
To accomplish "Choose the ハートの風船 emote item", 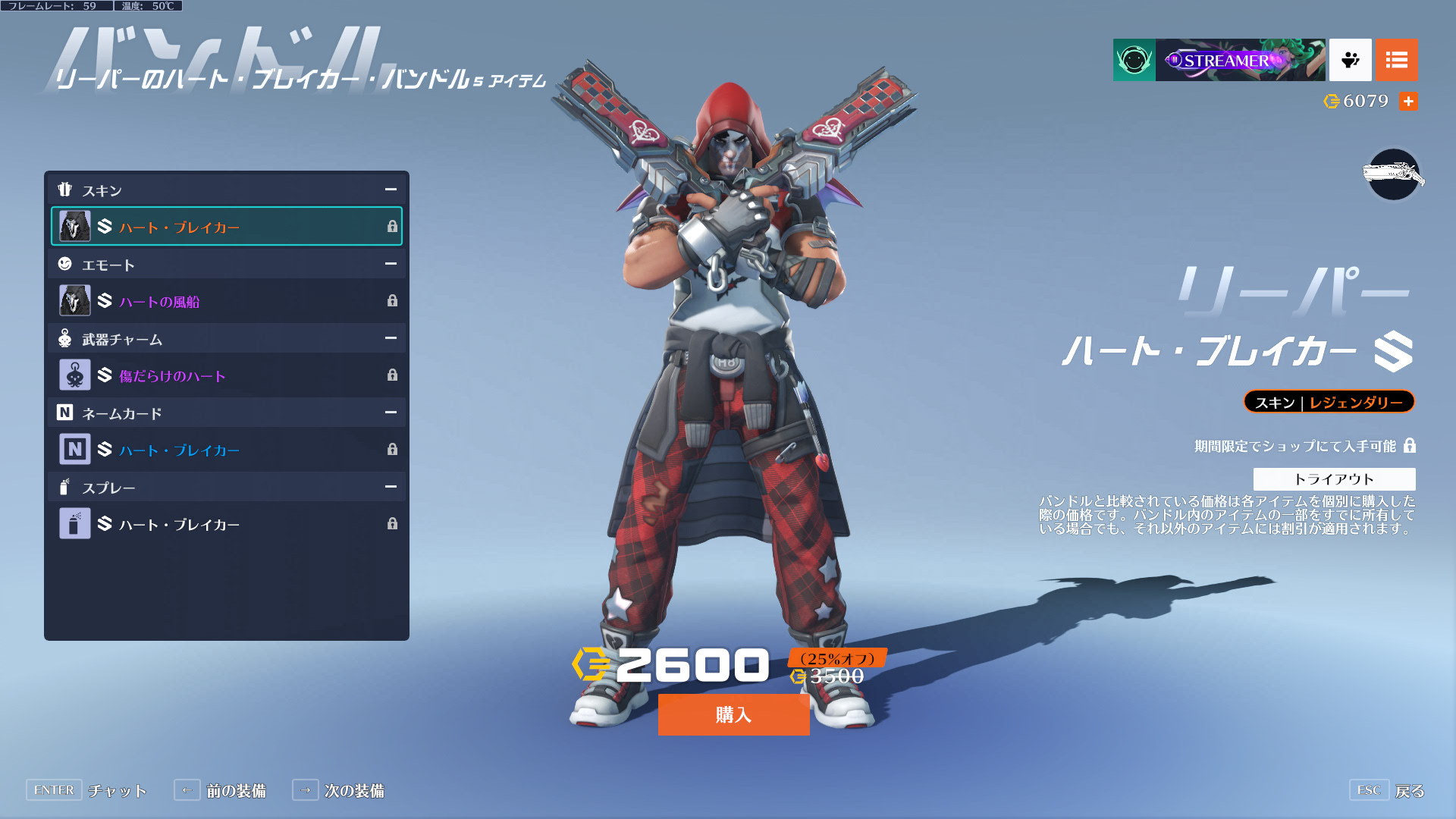I will coord(226,301).
